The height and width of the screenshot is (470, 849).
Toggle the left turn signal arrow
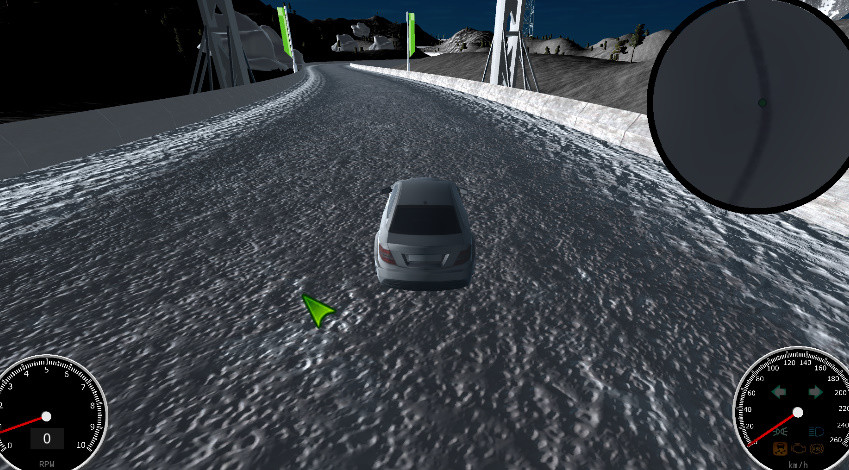779,392
